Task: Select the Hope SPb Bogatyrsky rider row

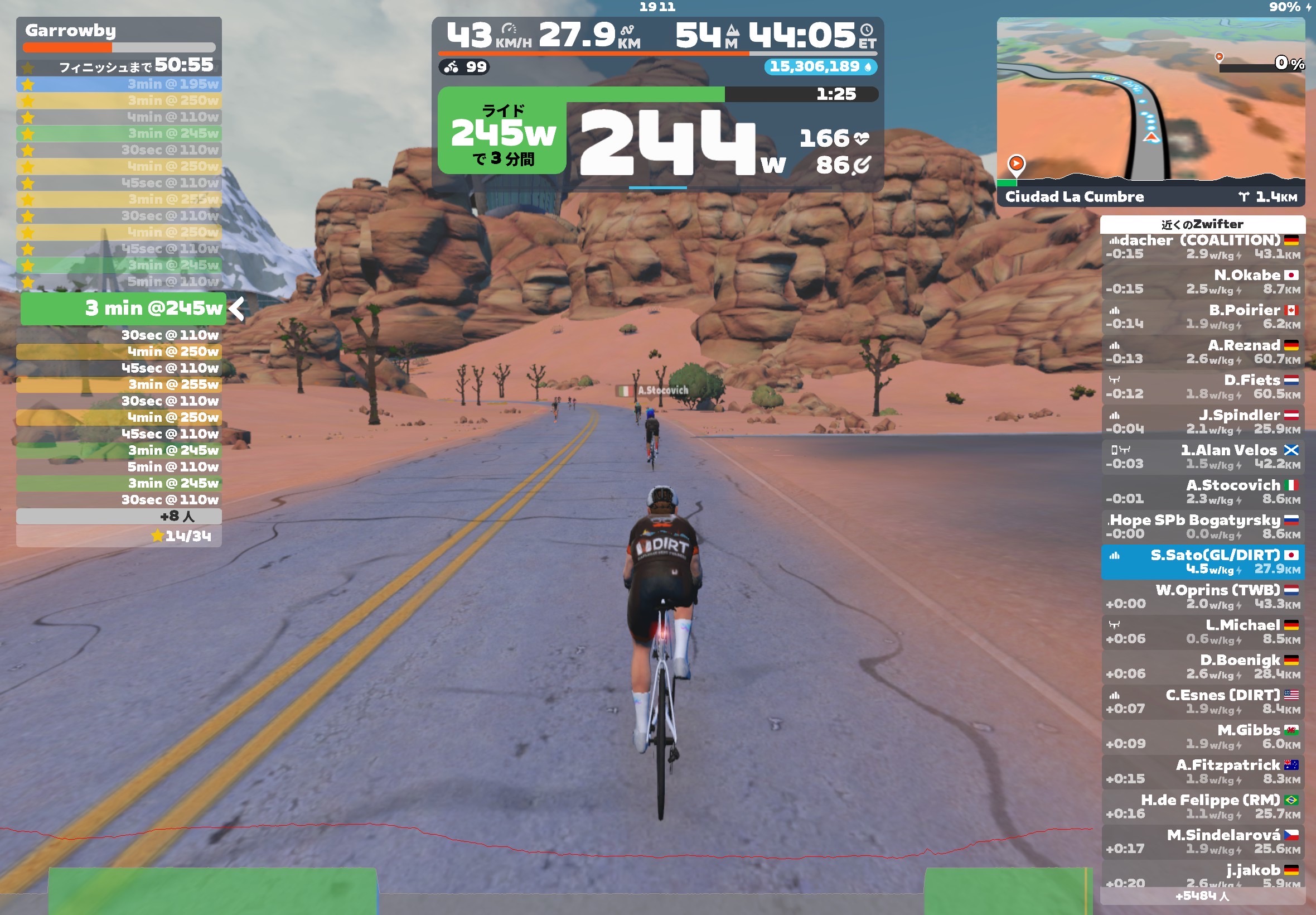Action: [1202, 527]
